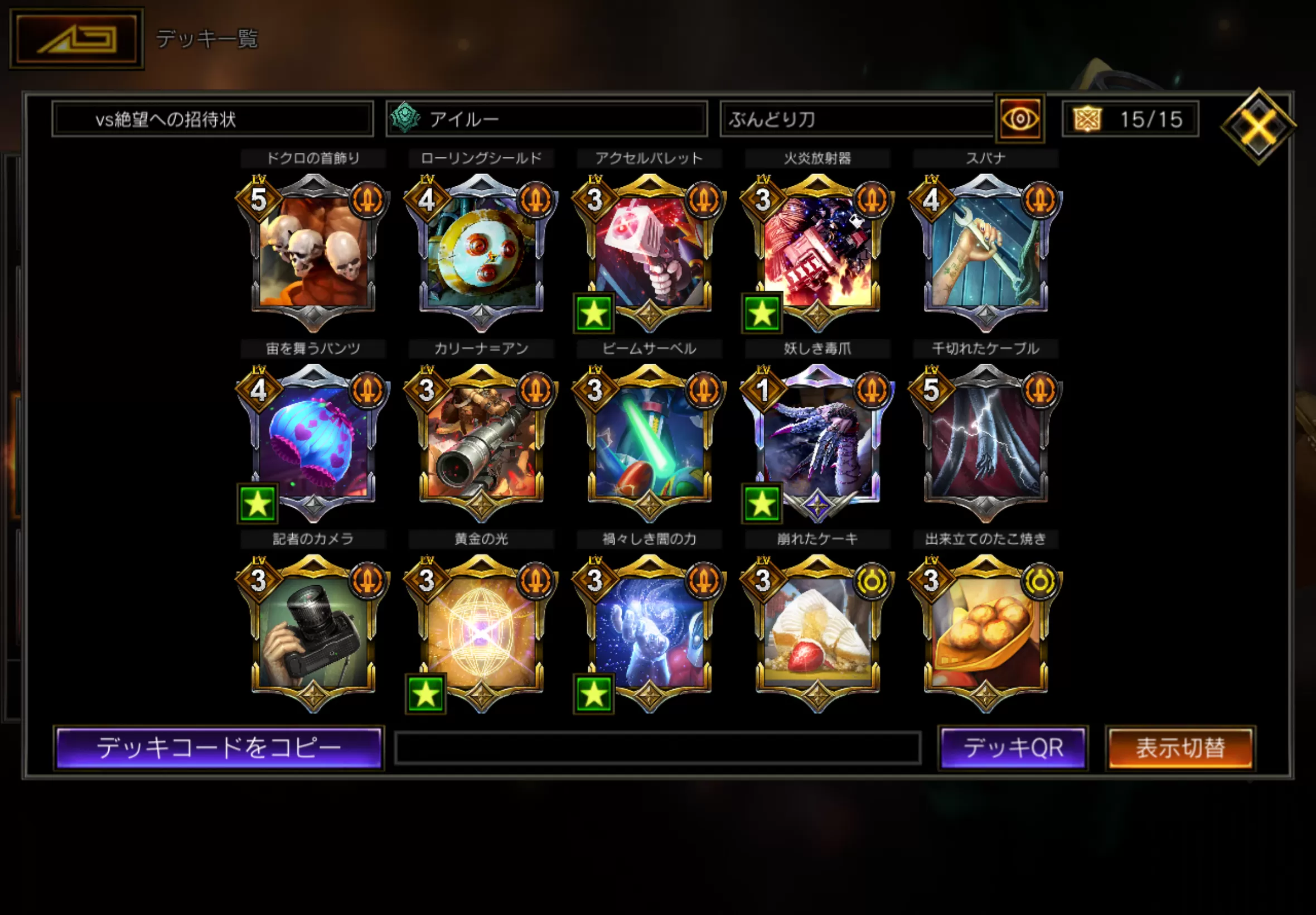Switch display with 表示切替
Viewport: 1316px width, 915px height.
pyautogui.click(x=1180, y=748)
